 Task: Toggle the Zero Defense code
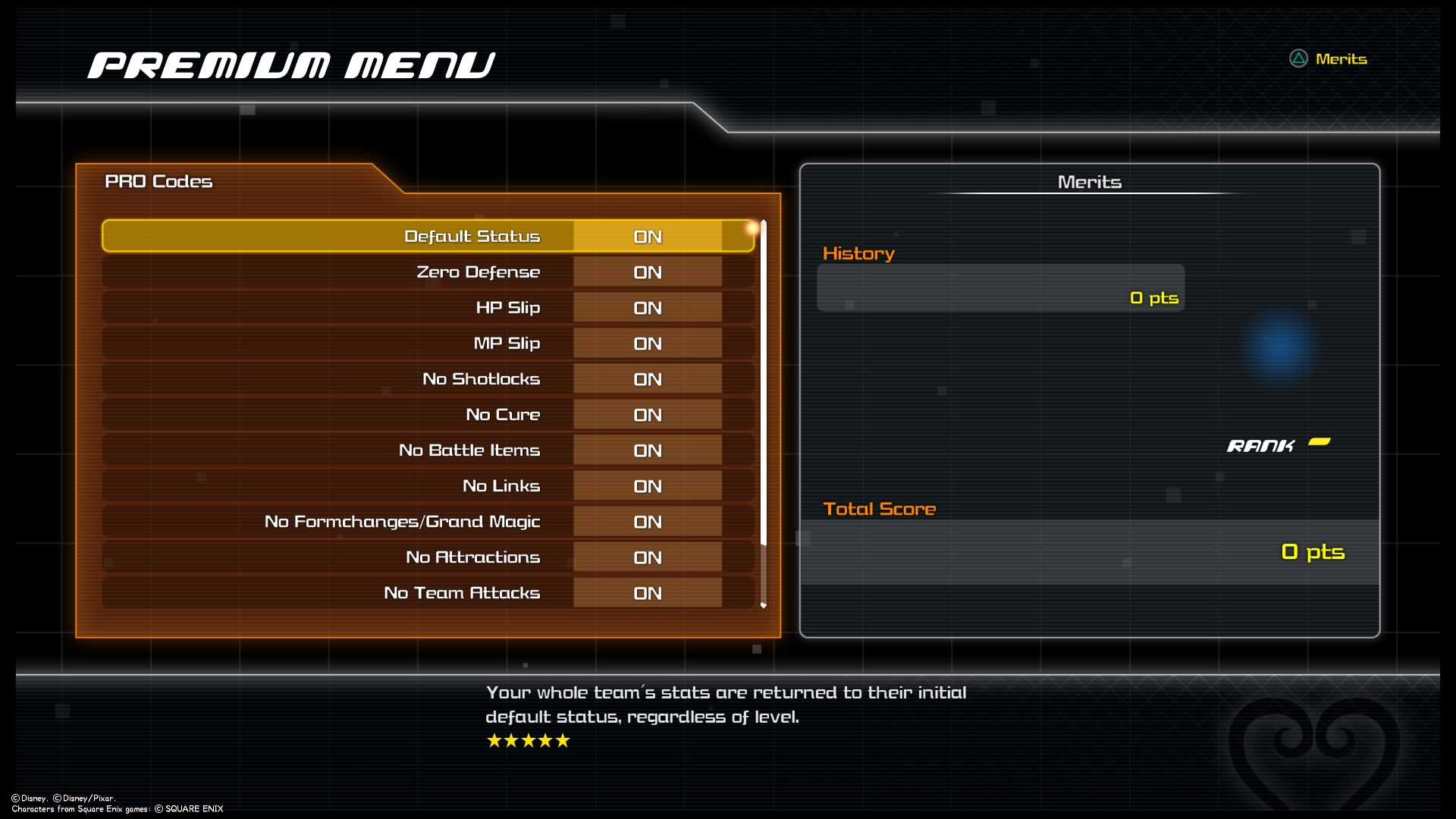[647, 272]
